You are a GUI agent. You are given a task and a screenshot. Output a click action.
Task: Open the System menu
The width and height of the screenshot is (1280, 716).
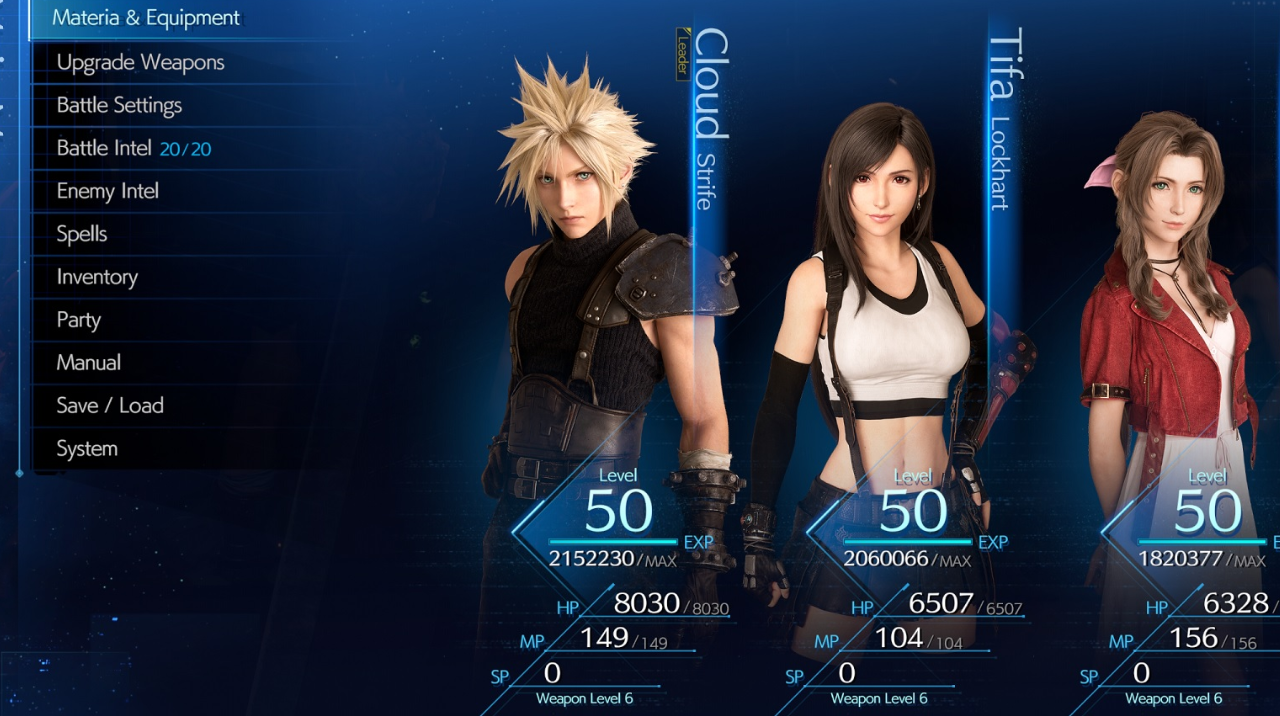pos(87,449)
